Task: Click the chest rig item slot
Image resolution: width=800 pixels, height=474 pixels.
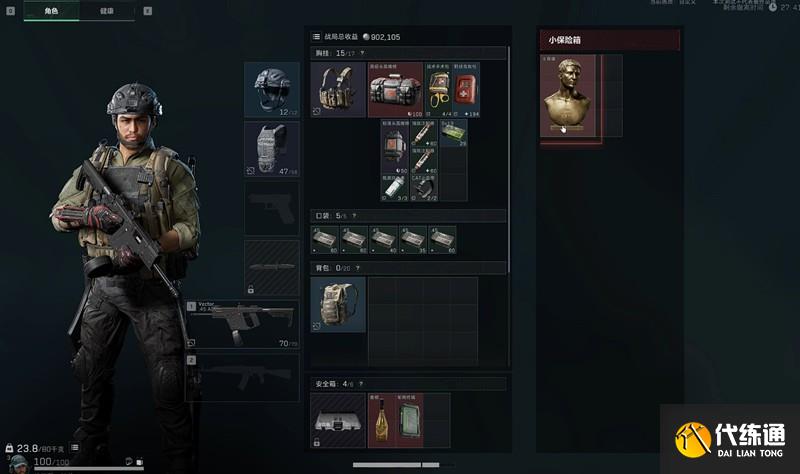Action: 338,90
